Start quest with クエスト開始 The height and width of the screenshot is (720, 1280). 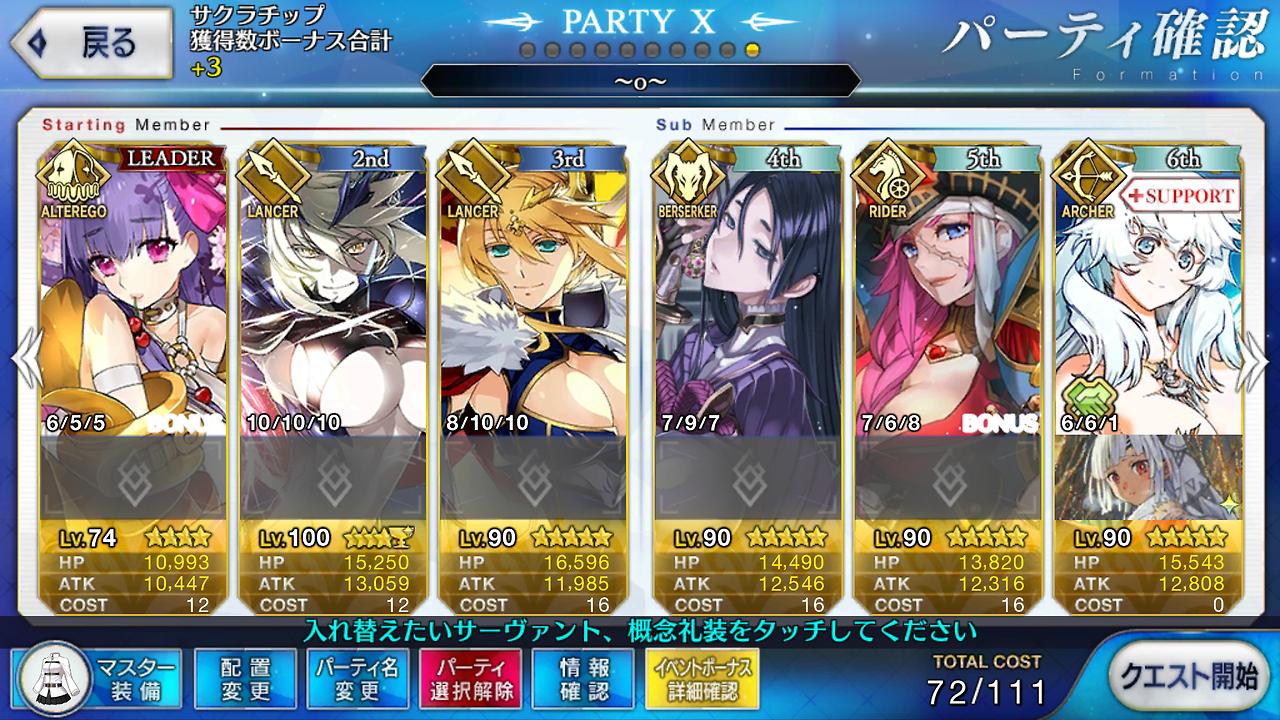click(1186, 676)
